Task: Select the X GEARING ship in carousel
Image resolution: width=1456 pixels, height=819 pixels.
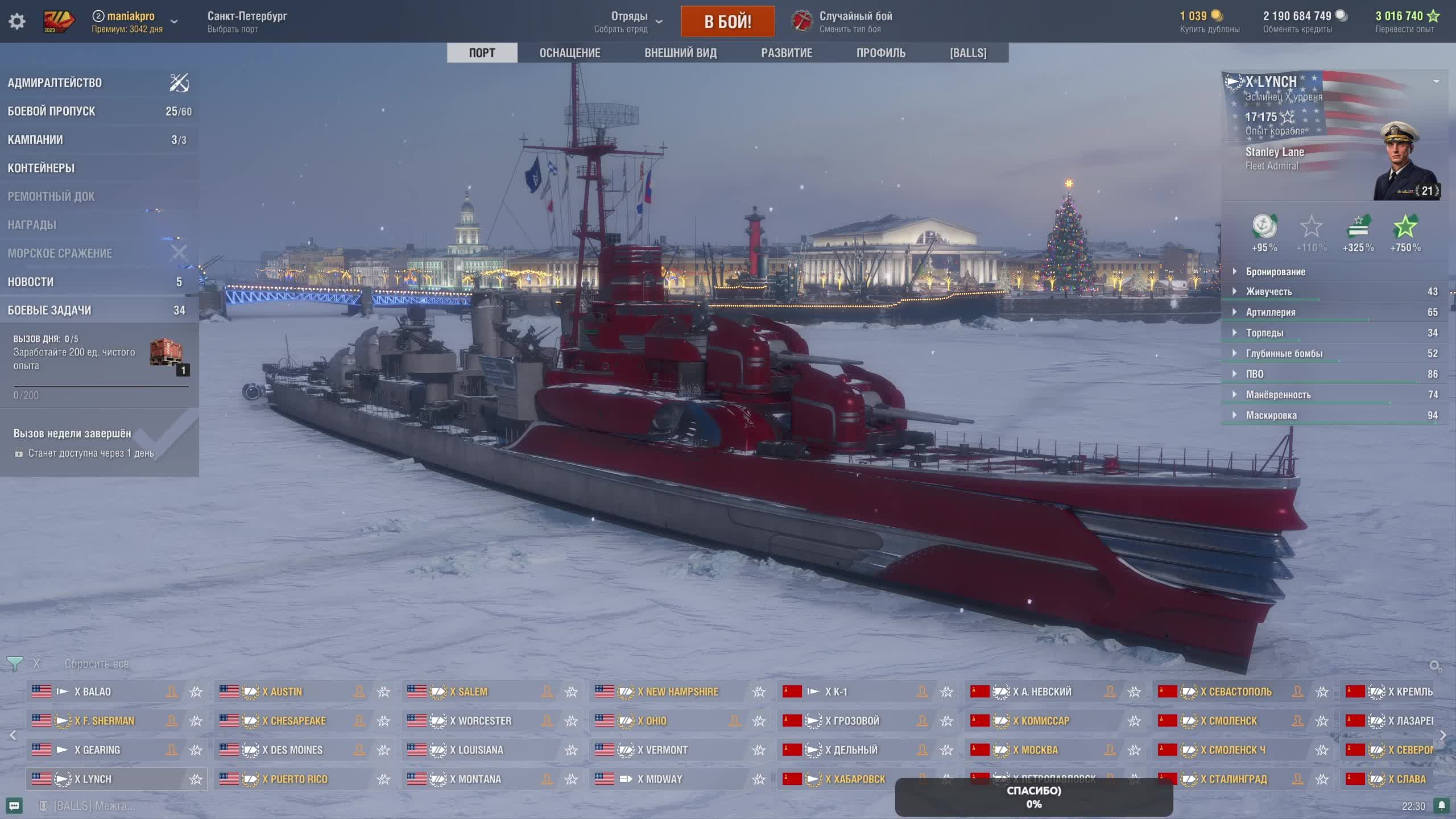Action: click(x=97, y=750)
